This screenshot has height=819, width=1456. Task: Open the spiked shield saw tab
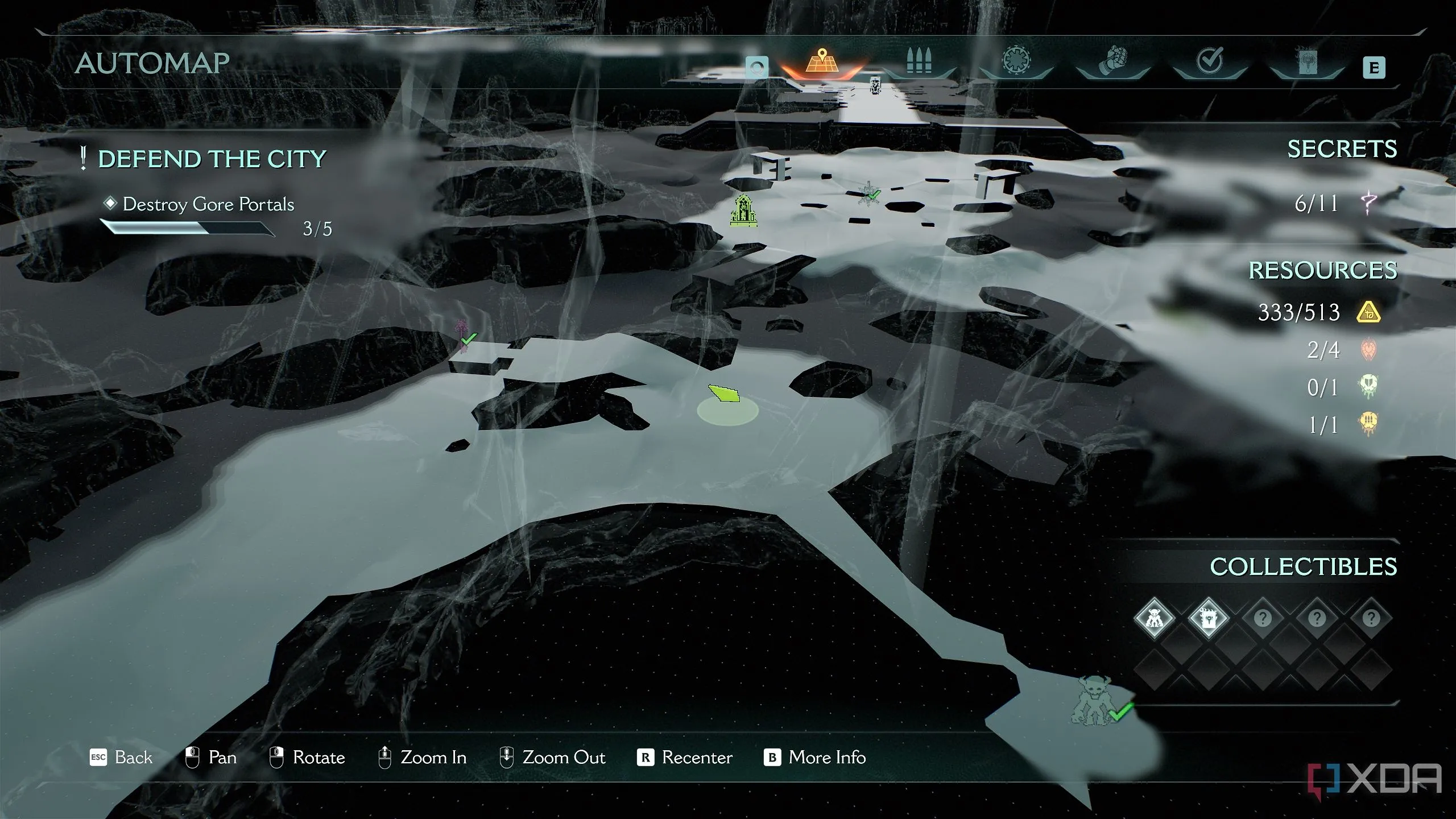click(1016, 61)
